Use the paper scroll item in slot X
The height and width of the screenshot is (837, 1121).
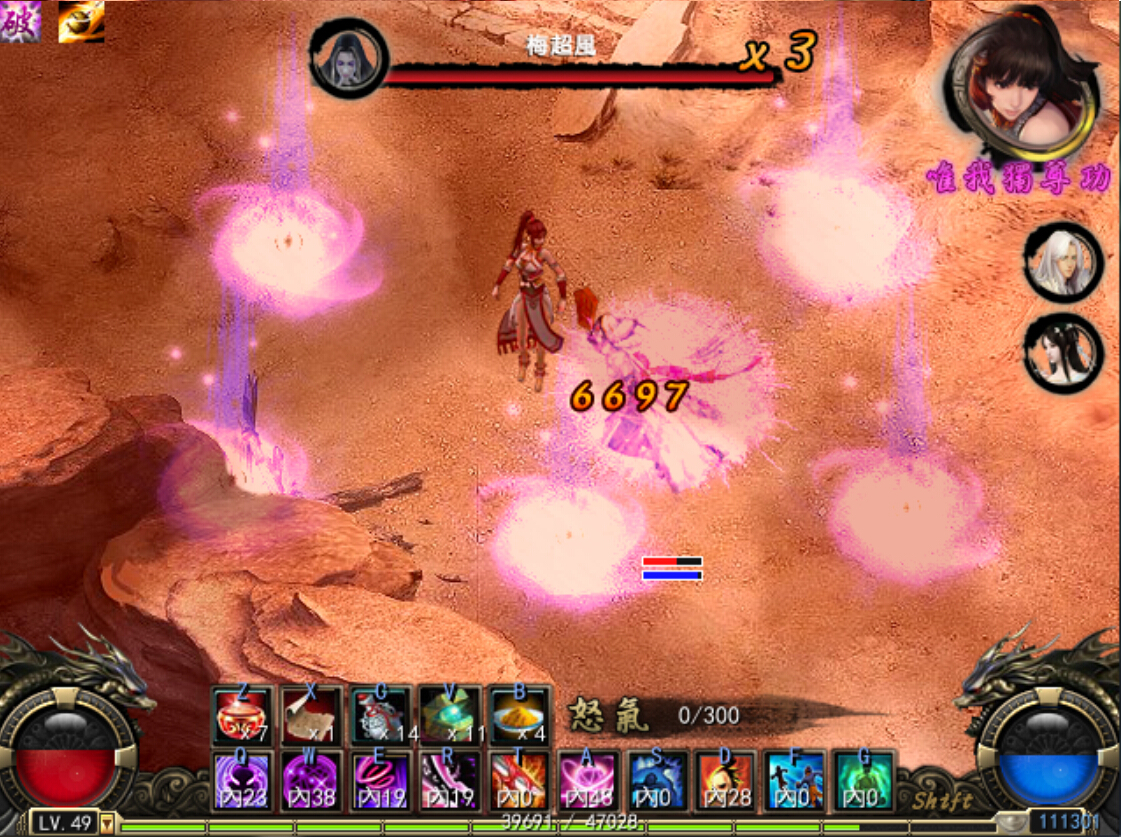click(x=311, y=716)
